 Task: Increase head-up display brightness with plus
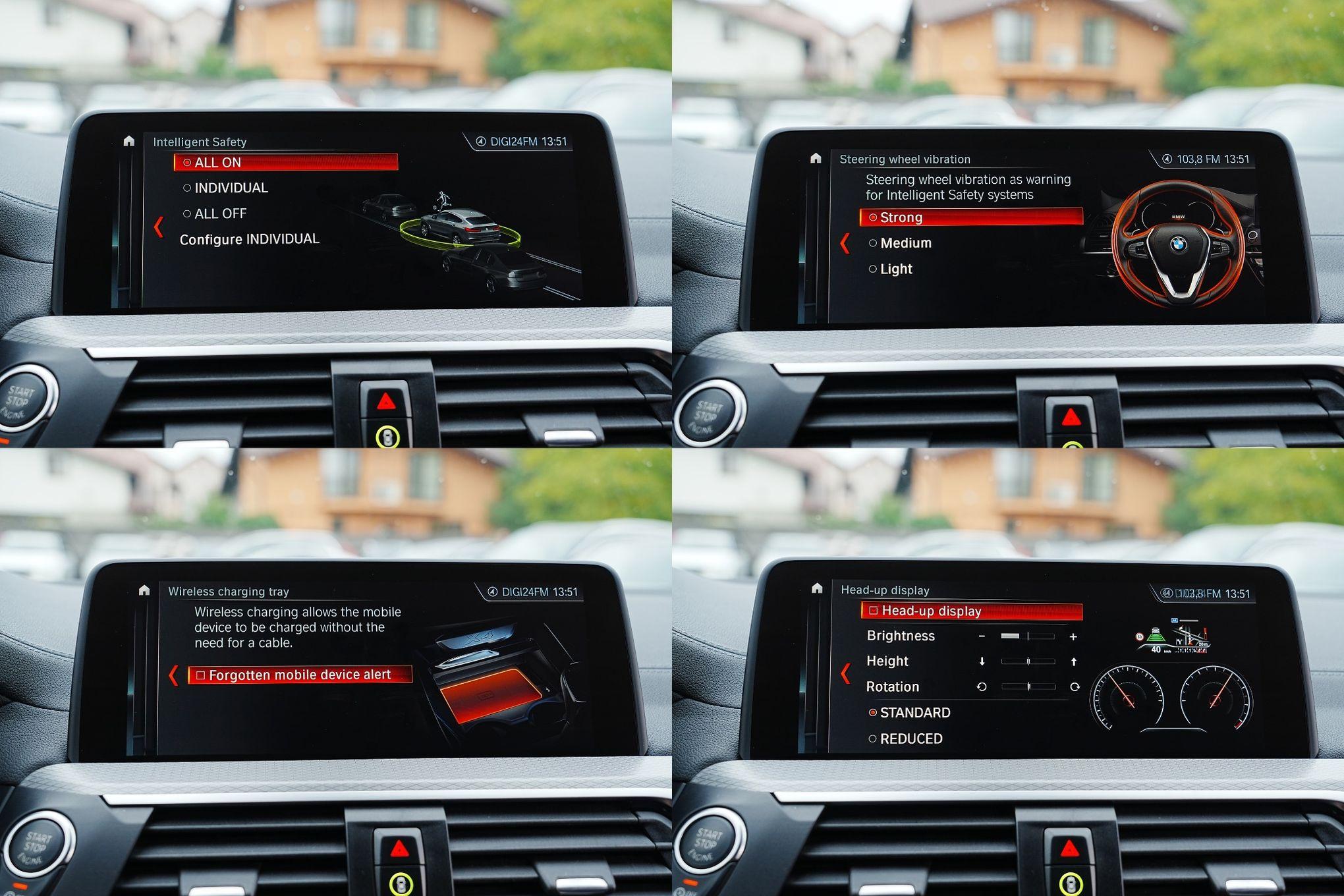click(1073, 636)
